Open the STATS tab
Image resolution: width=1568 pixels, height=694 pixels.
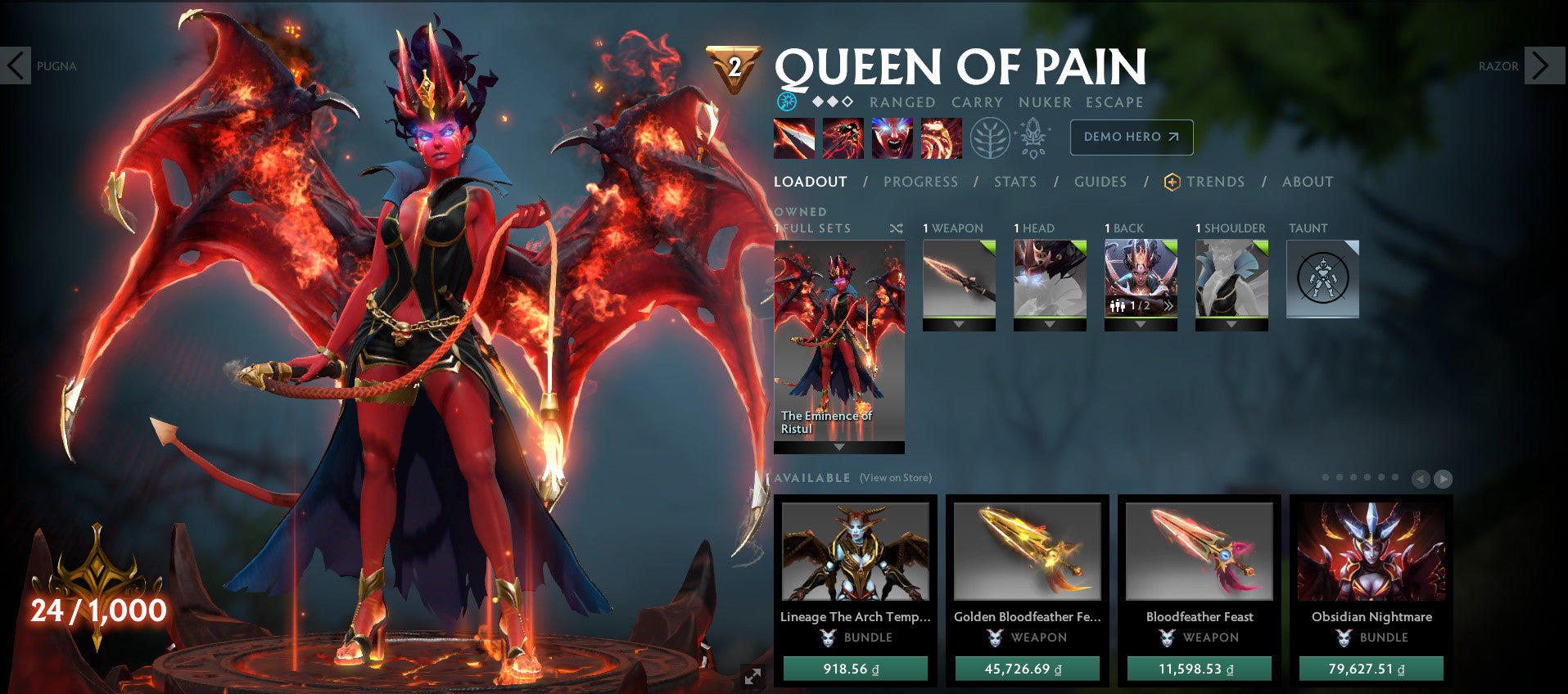1015,182
